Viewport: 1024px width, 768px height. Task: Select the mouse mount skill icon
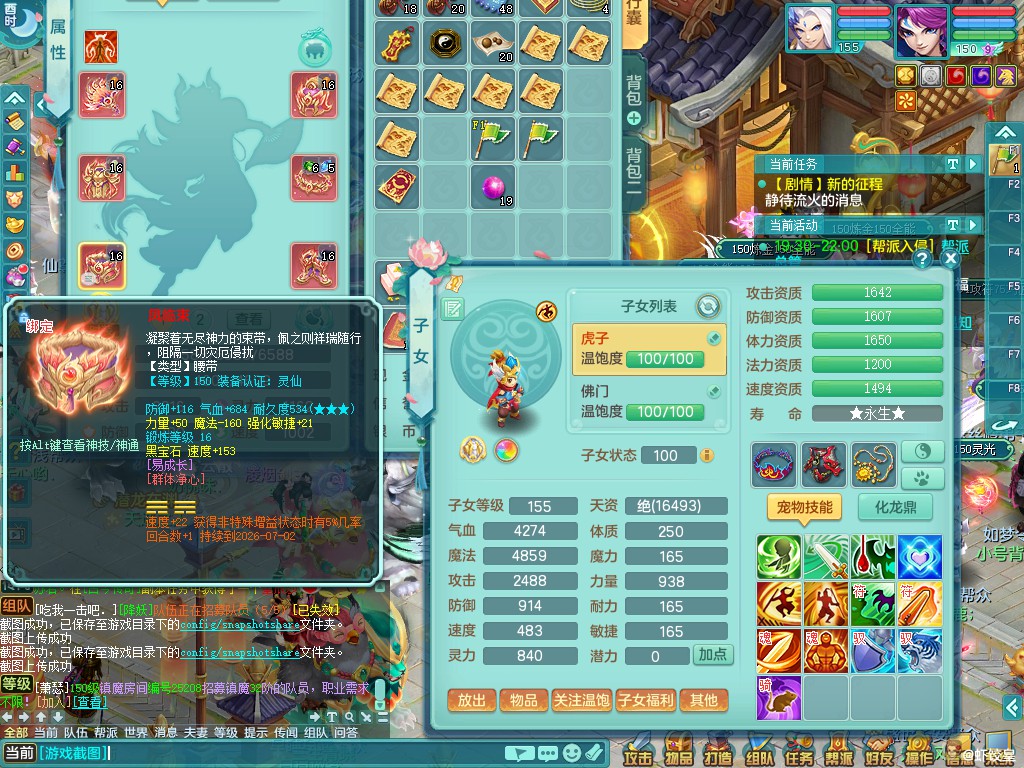778,697
